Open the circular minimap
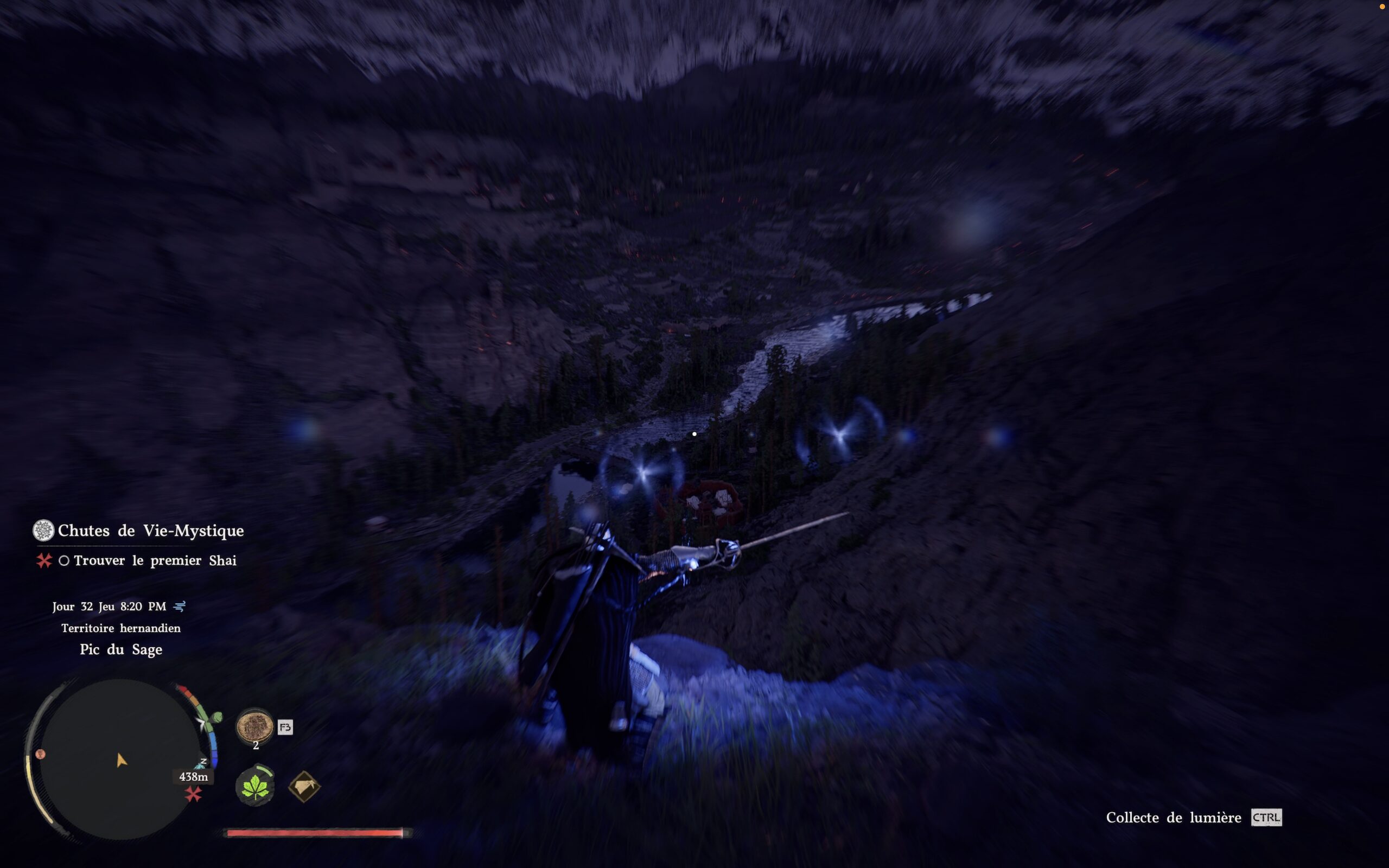The image size is (1389, 868). tap(119, 759)
